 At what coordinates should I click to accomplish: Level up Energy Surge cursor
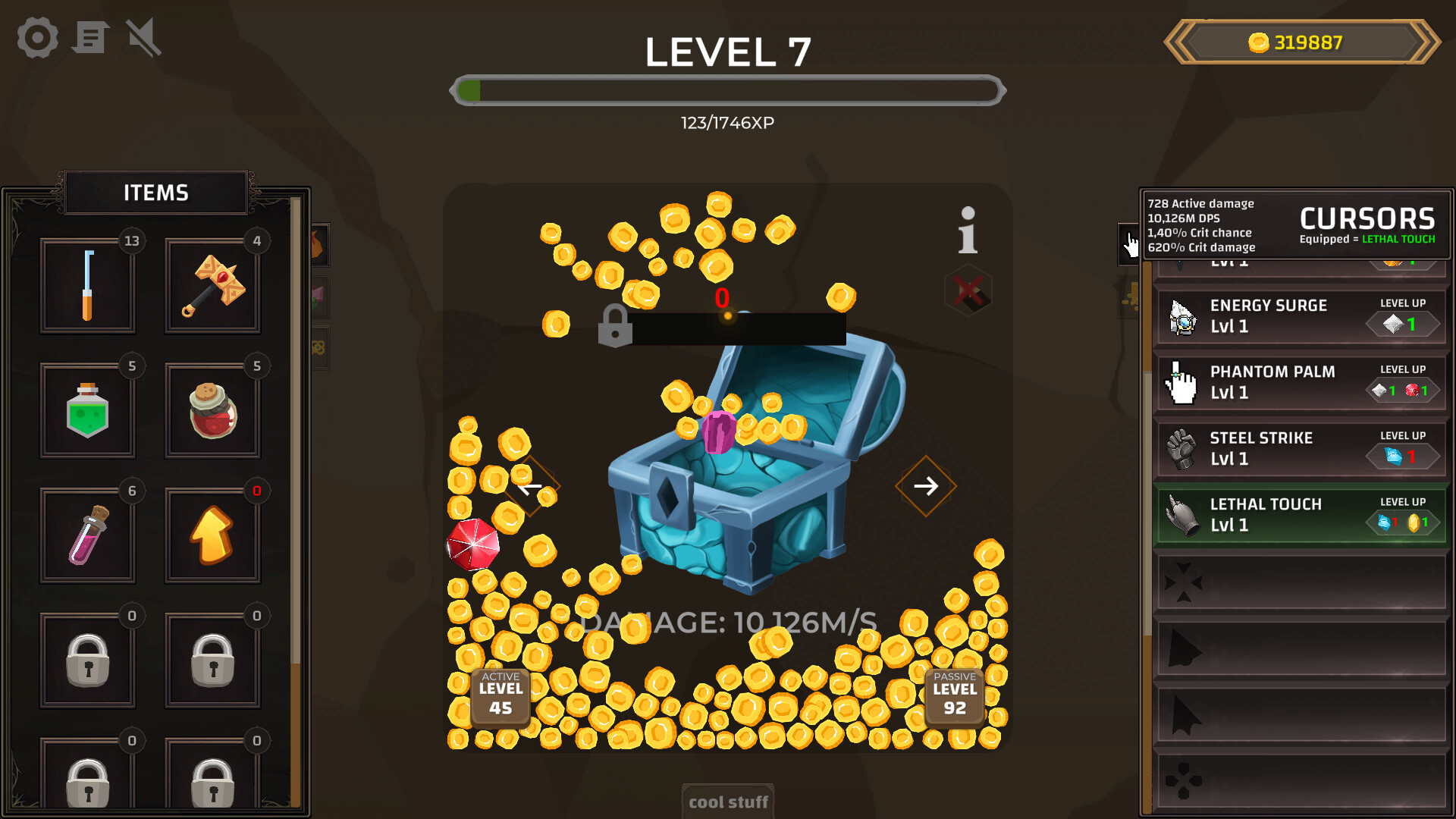pyautogui.click(x=1402, y=322)
